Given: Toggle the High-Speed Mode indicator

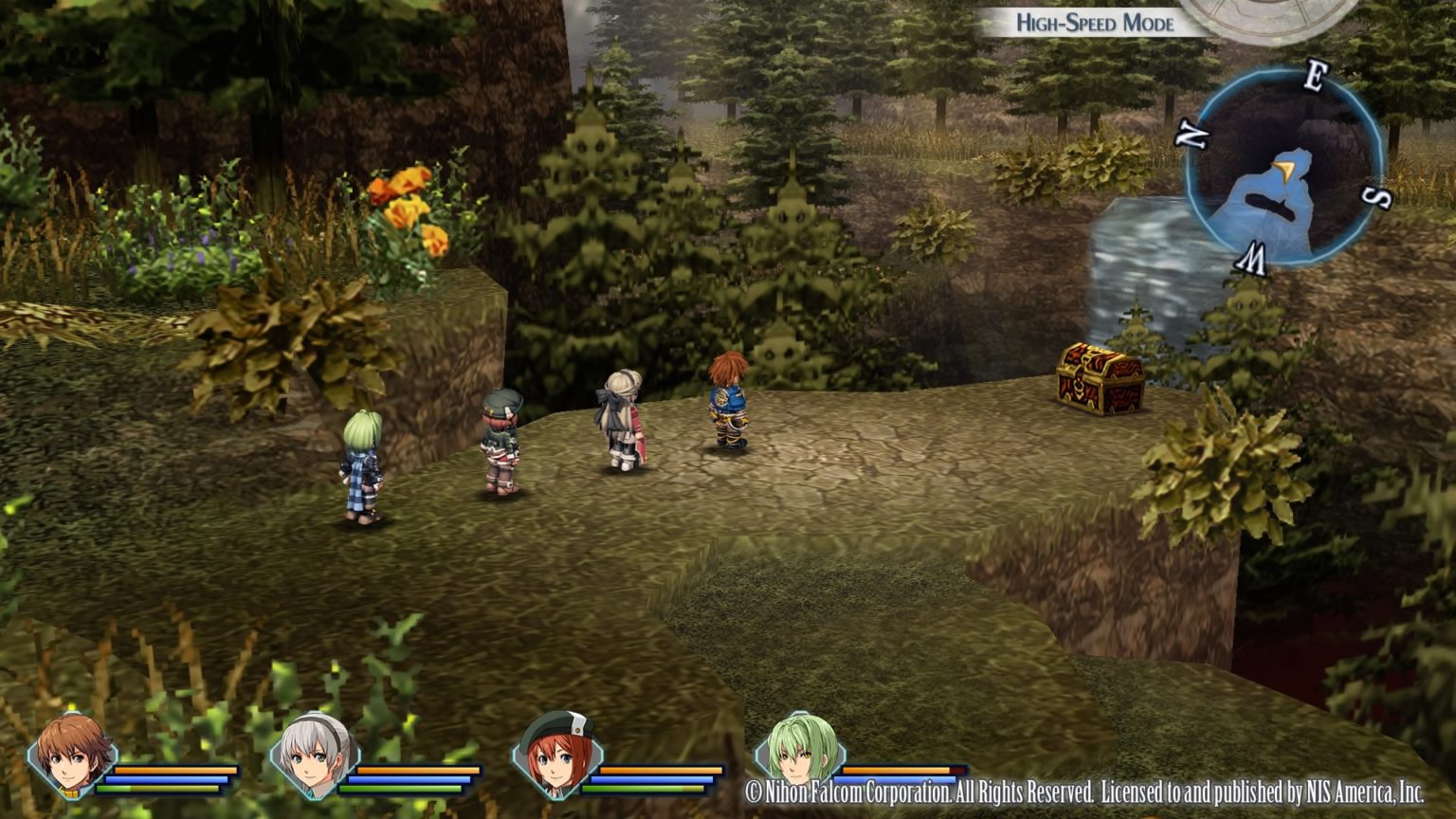Looking at the screenshot, I should click(x=1094, y=23).
